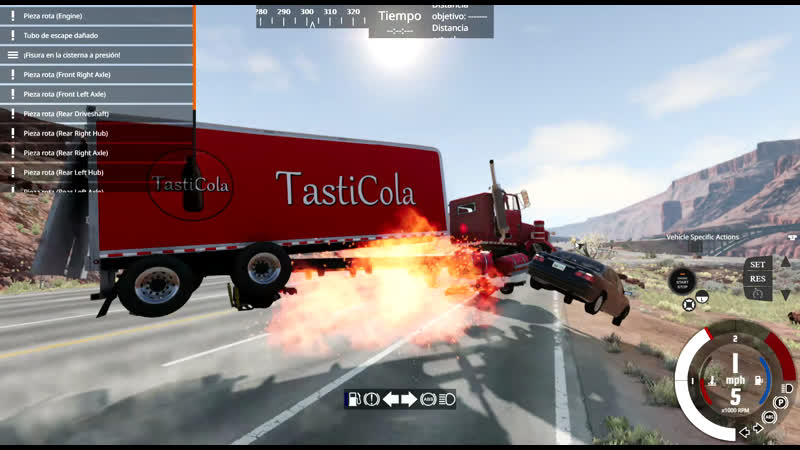Toggle the cruise control speedometer icon

pyautogui.click(x=757, y=293)
